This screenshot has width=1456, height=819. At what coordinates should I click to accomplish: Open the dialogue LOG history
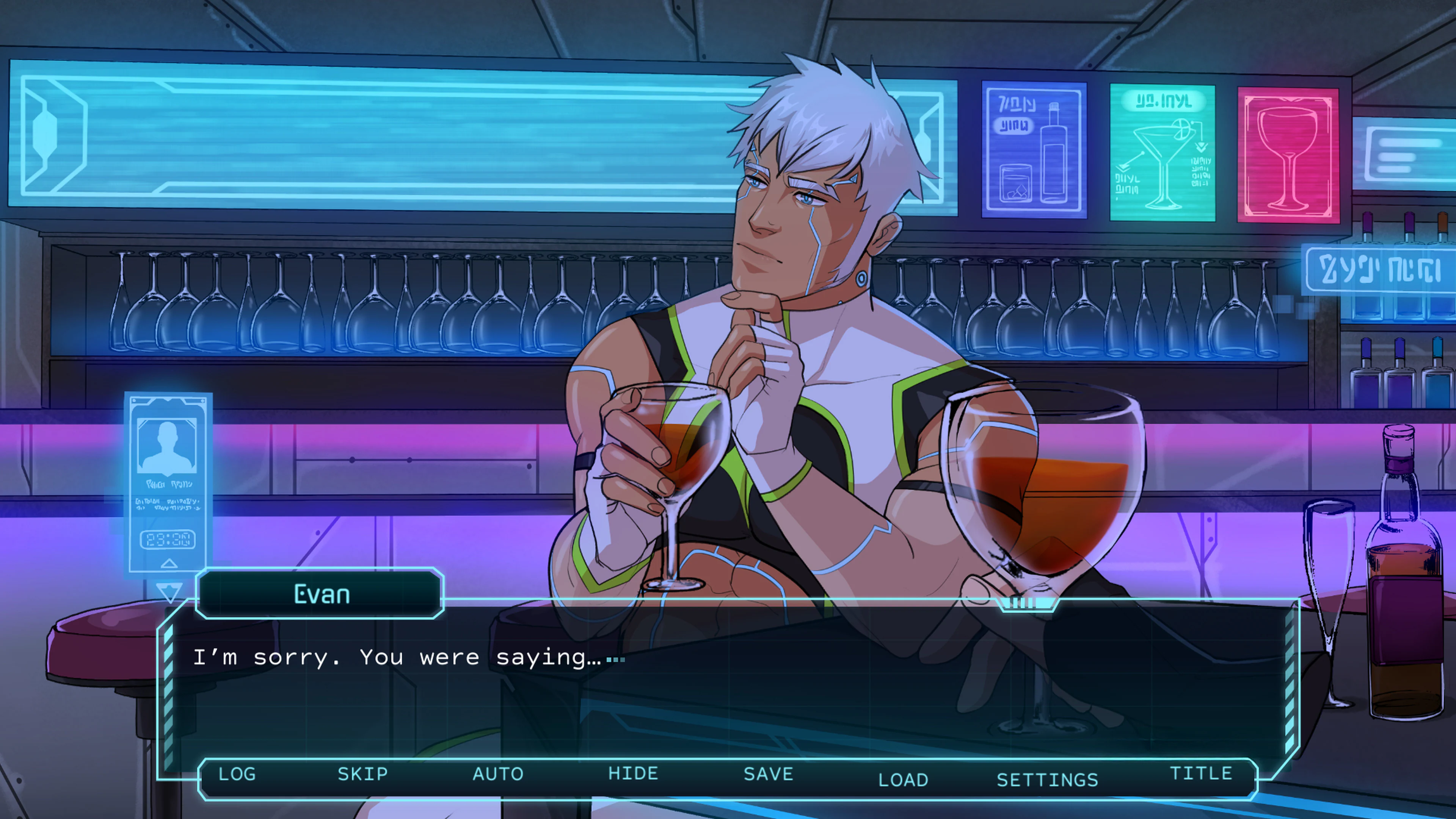point(237,774)
